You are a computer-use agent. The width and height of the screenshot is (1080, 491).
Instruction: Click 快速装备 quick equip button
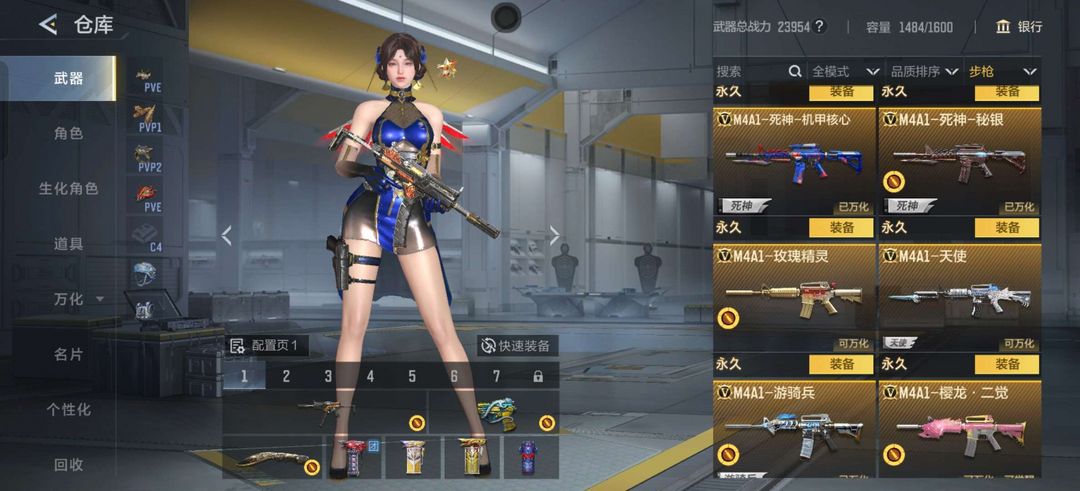click(x=516, y=345)
